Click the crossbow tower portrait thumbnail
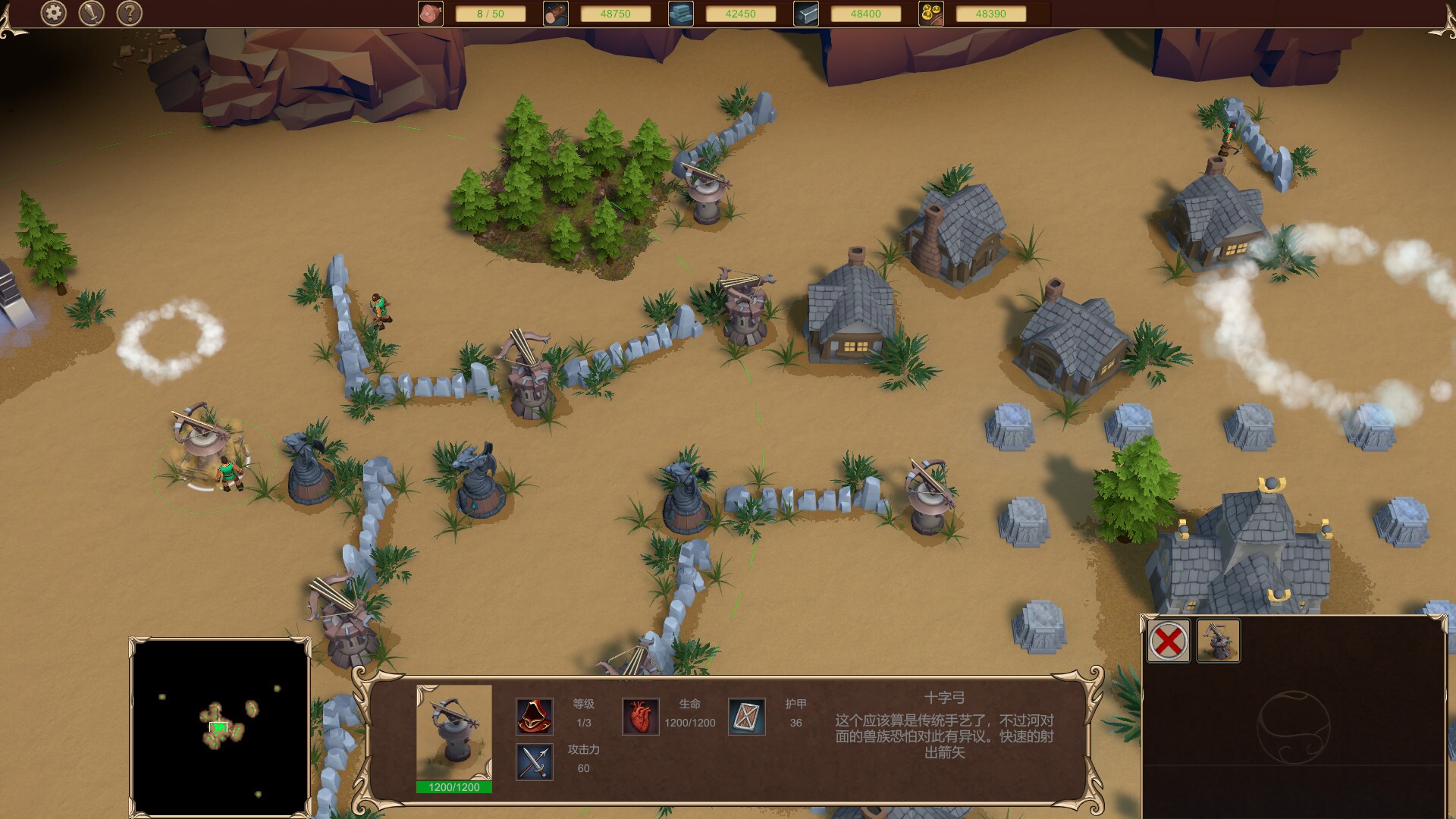 (x=453, y=732)
